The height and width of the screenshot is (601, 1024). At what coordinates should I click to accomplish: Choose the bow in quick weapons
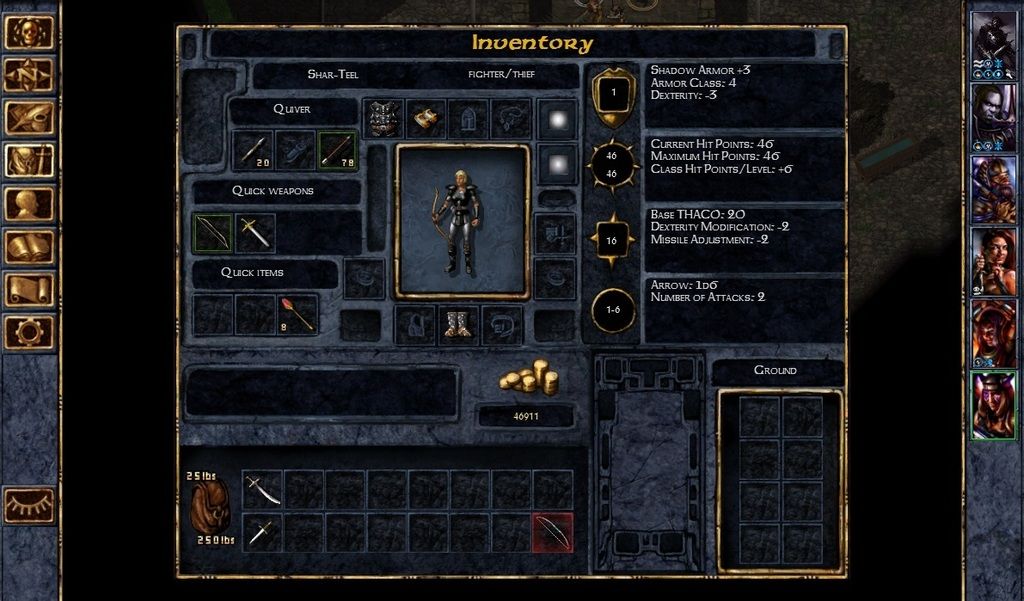[212, 233]
